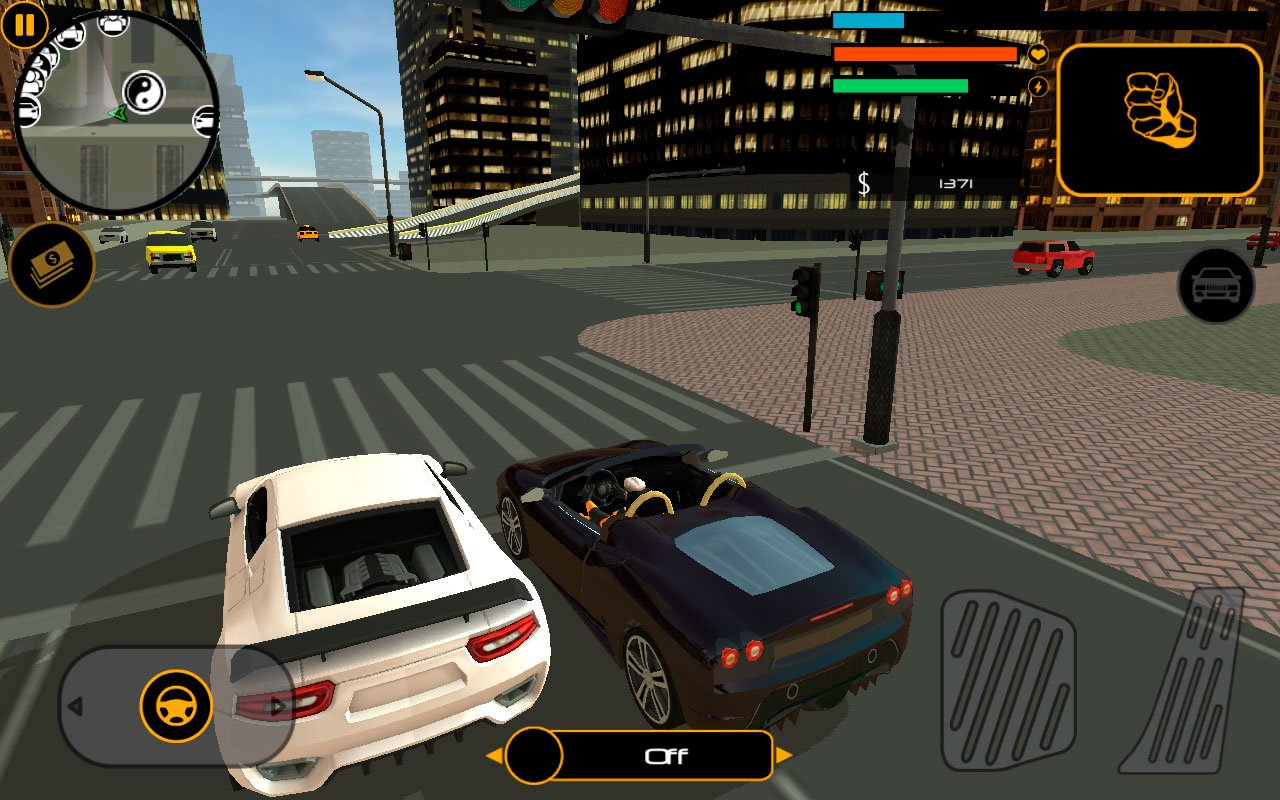1280x800 pixels.
Task: Click the steering wheel control knob
Action: tap(176, 706)
